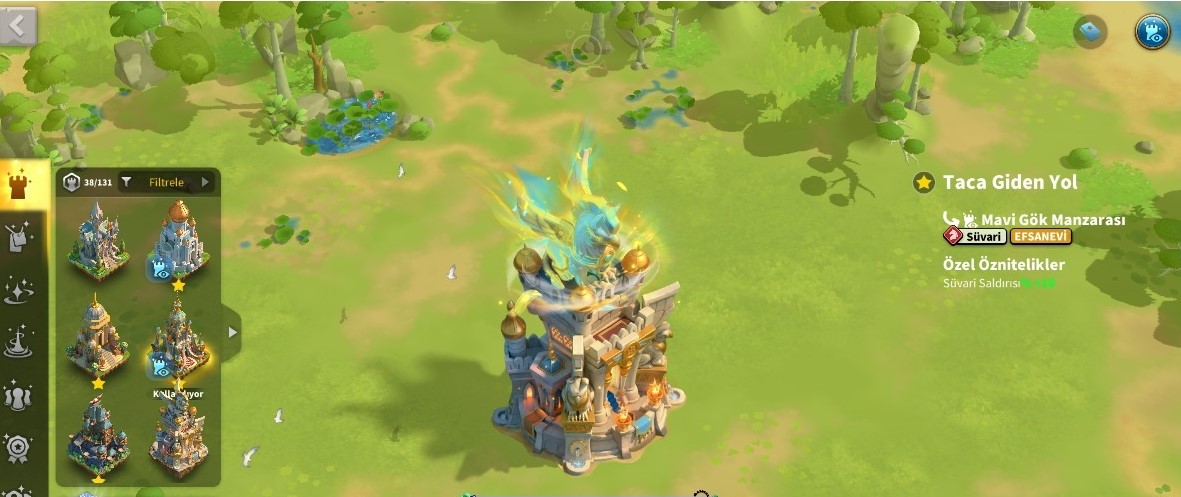Toggle the castle preview eye button
1181x497 pixels.
coord(1152,32)
